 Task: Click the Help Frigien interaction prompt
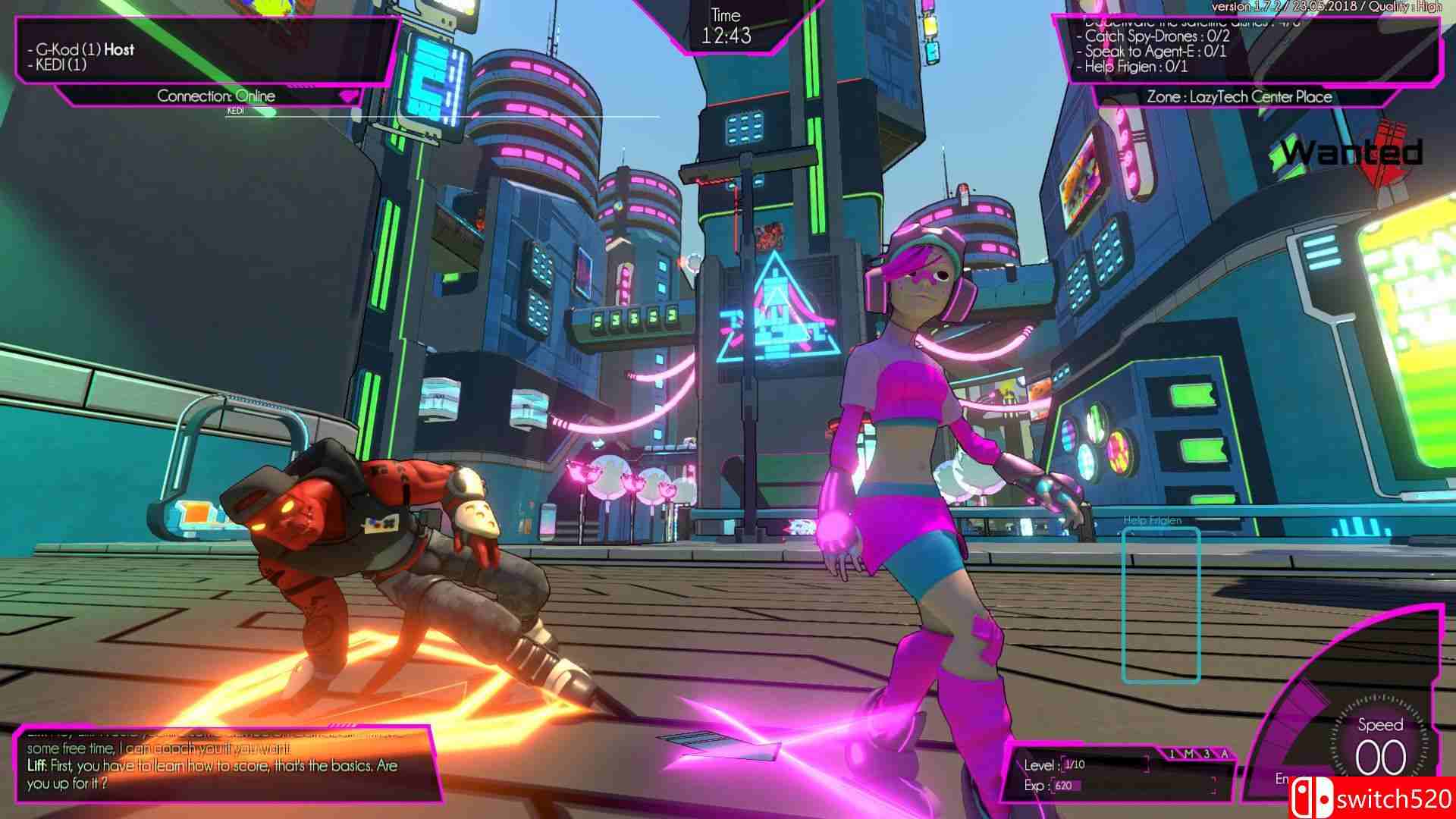click(1152, 522)
